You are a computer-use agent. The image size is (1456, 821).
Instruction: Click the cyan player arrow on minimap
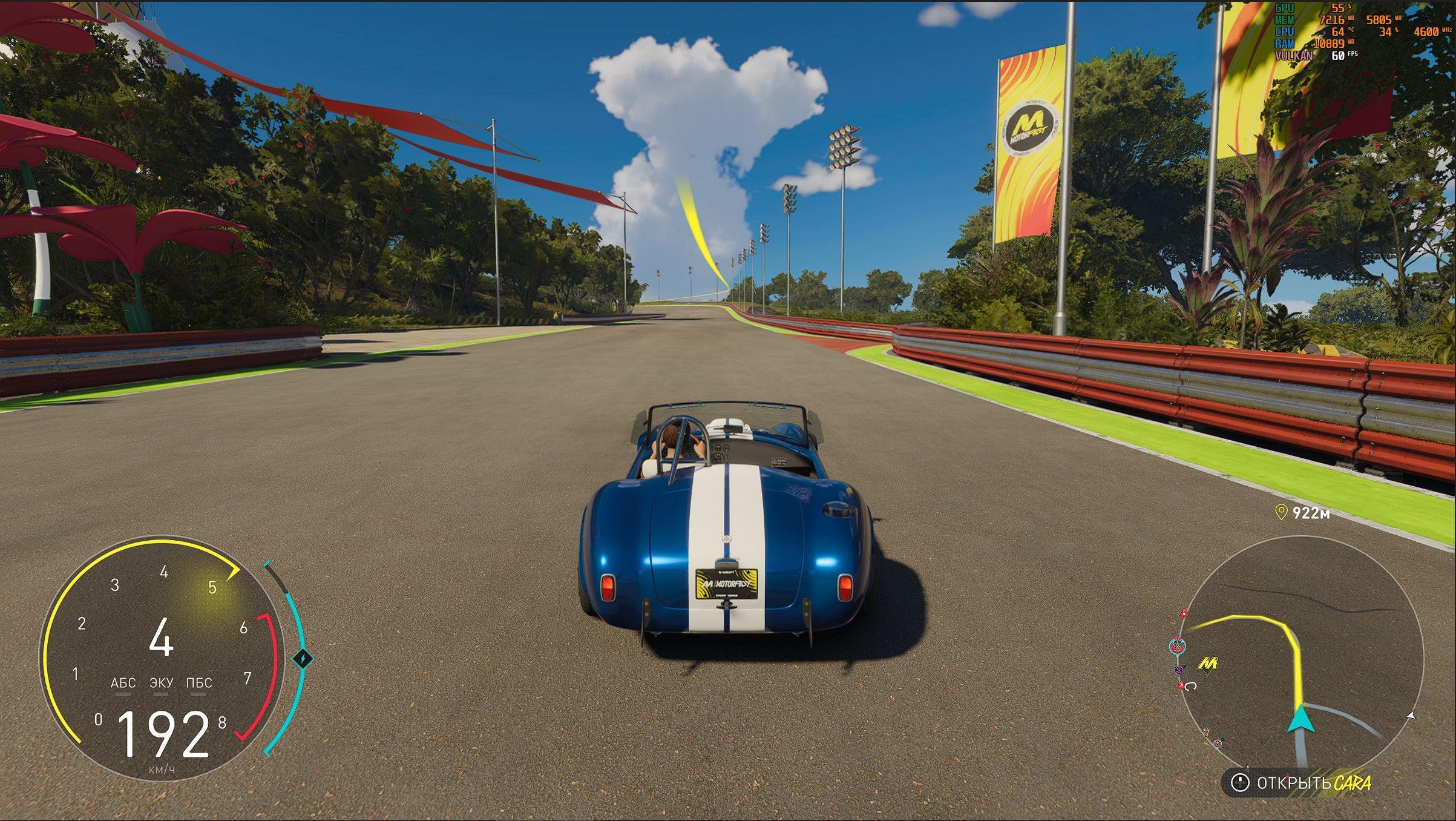1301,721
